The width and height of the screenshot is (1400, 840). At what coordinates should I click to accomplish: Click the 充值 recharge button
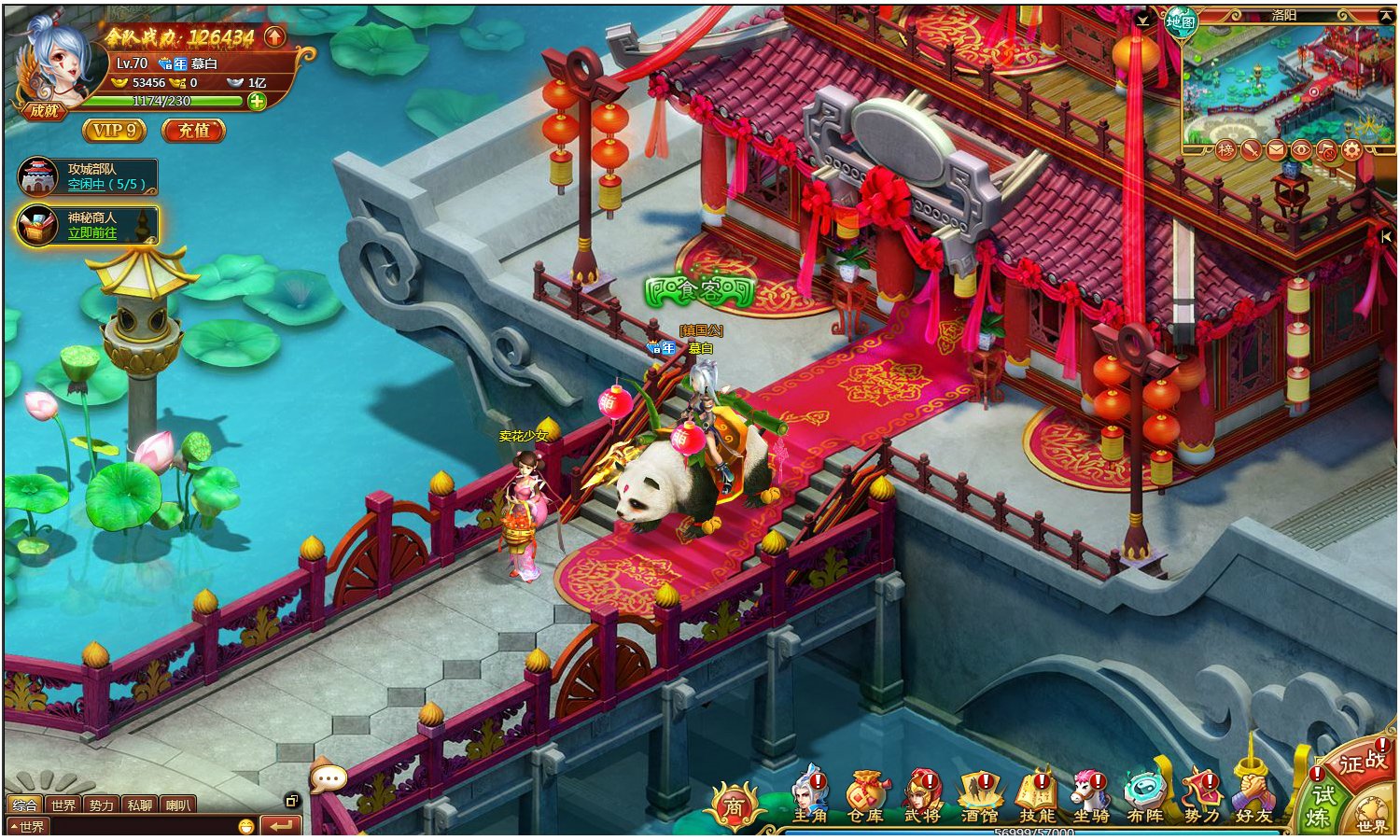tap(193, 131)
